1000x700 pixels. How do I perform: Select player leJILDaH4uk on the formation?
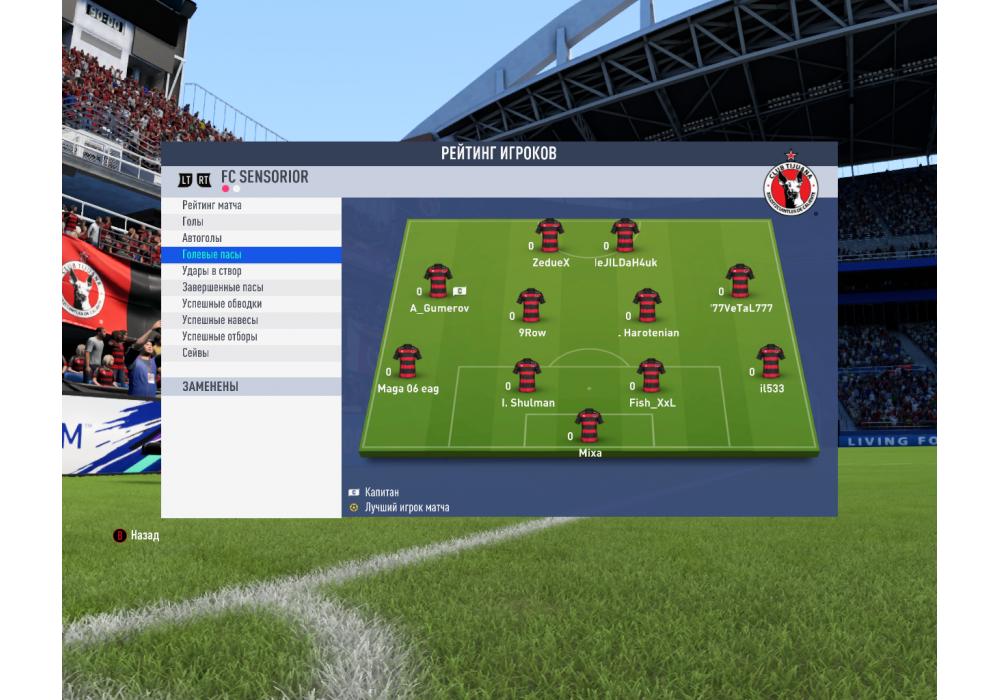pos(625,236)
